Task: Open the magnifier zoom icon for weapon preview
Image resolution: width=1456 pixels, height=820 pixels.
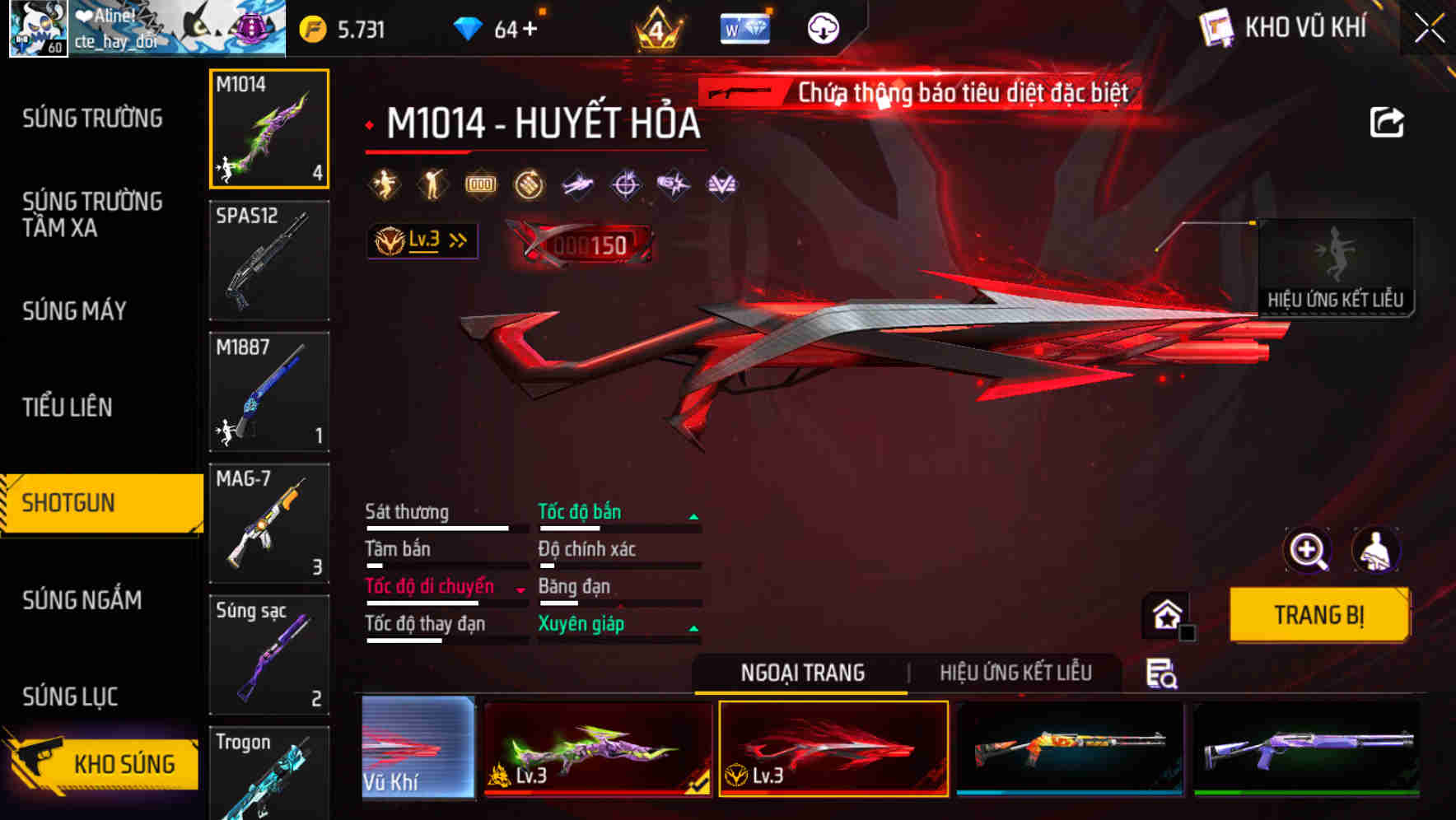Action: click(1308, 551)
